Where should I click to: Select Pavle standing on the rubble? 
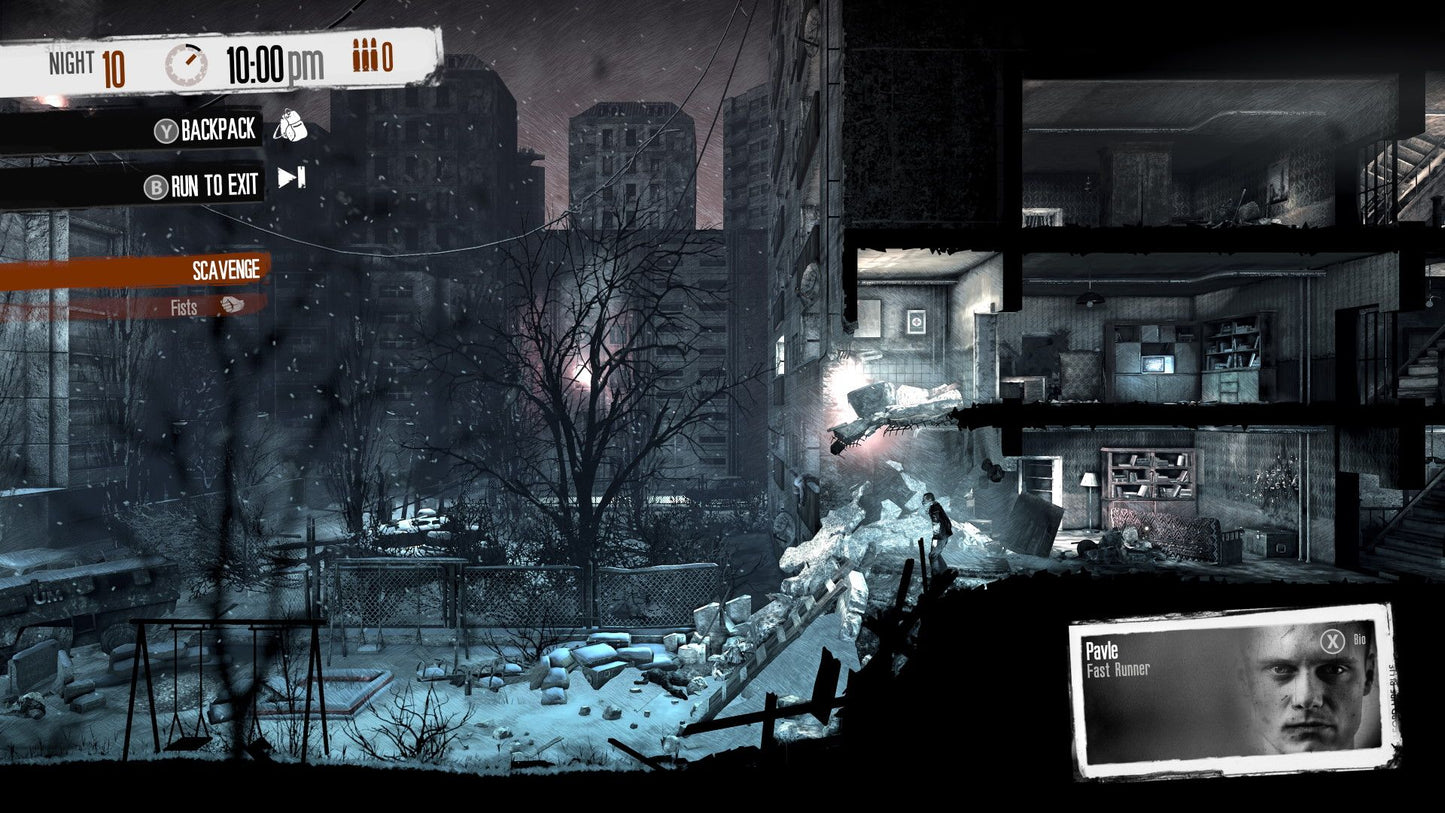pos(938,523)
